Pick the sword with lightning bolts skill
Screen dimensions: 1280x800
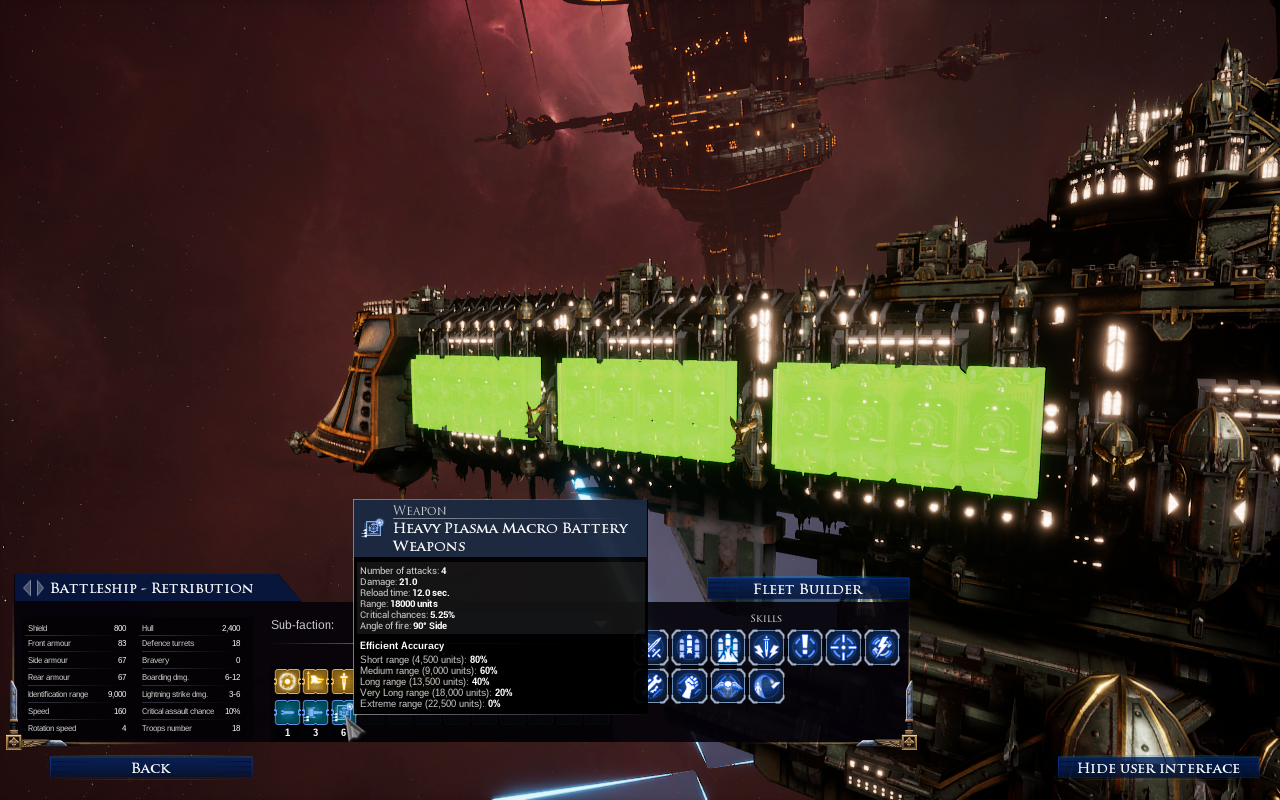tap(767, 648)
